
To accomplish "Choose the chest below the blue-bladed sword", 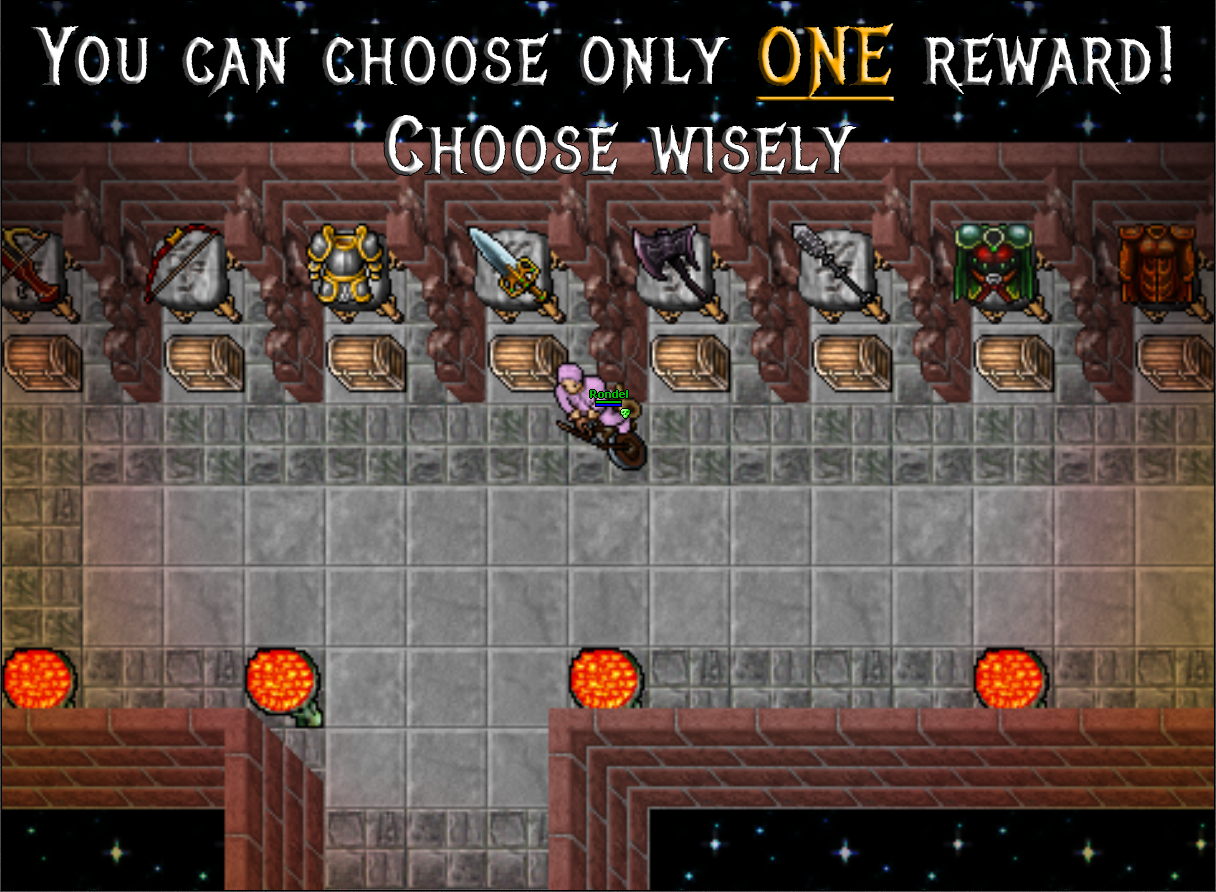I will [527, 361].
